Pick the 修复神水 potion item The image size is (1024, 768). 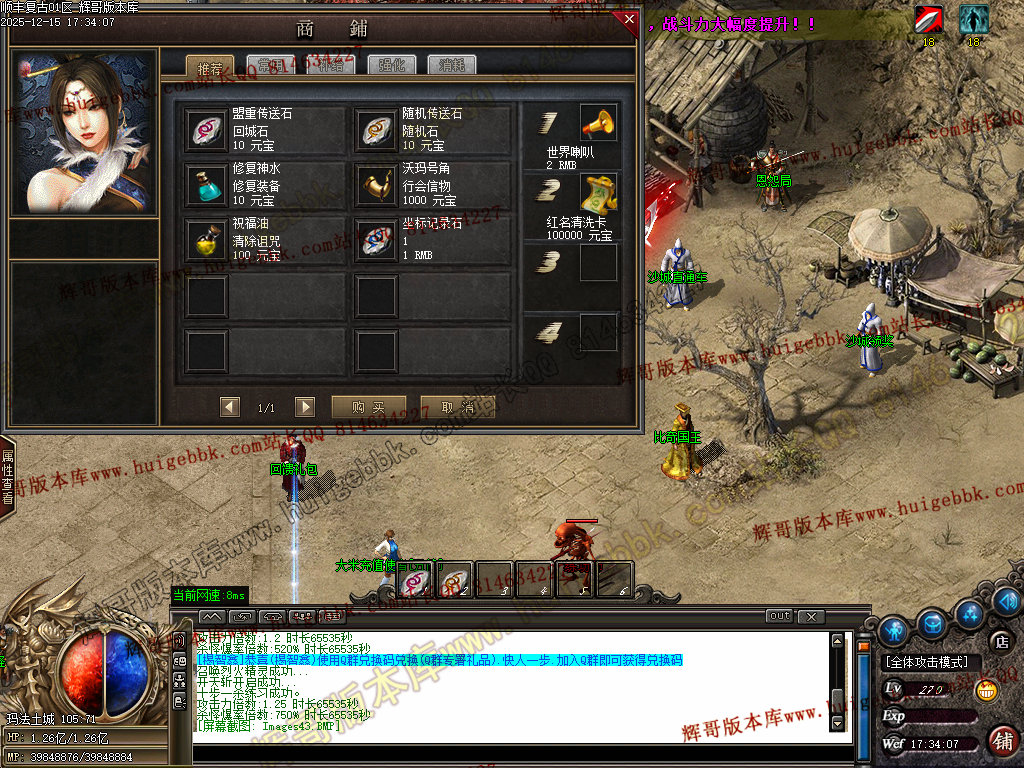click(x=208, y=185)
